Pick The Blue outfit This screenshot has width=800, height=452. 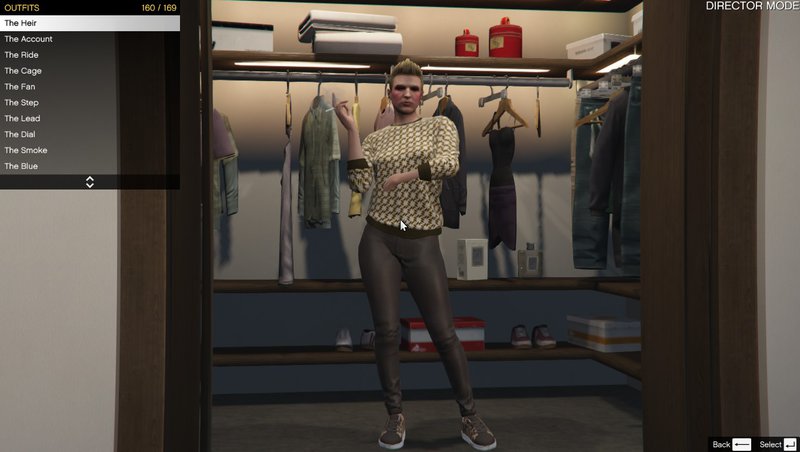click(89, 166)
